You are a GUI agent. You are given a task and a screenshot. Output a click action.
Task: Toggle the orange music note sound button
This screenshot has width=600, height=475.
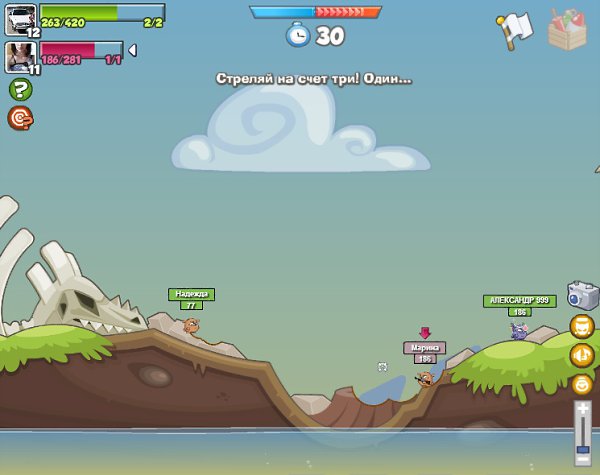coord(582,355)
